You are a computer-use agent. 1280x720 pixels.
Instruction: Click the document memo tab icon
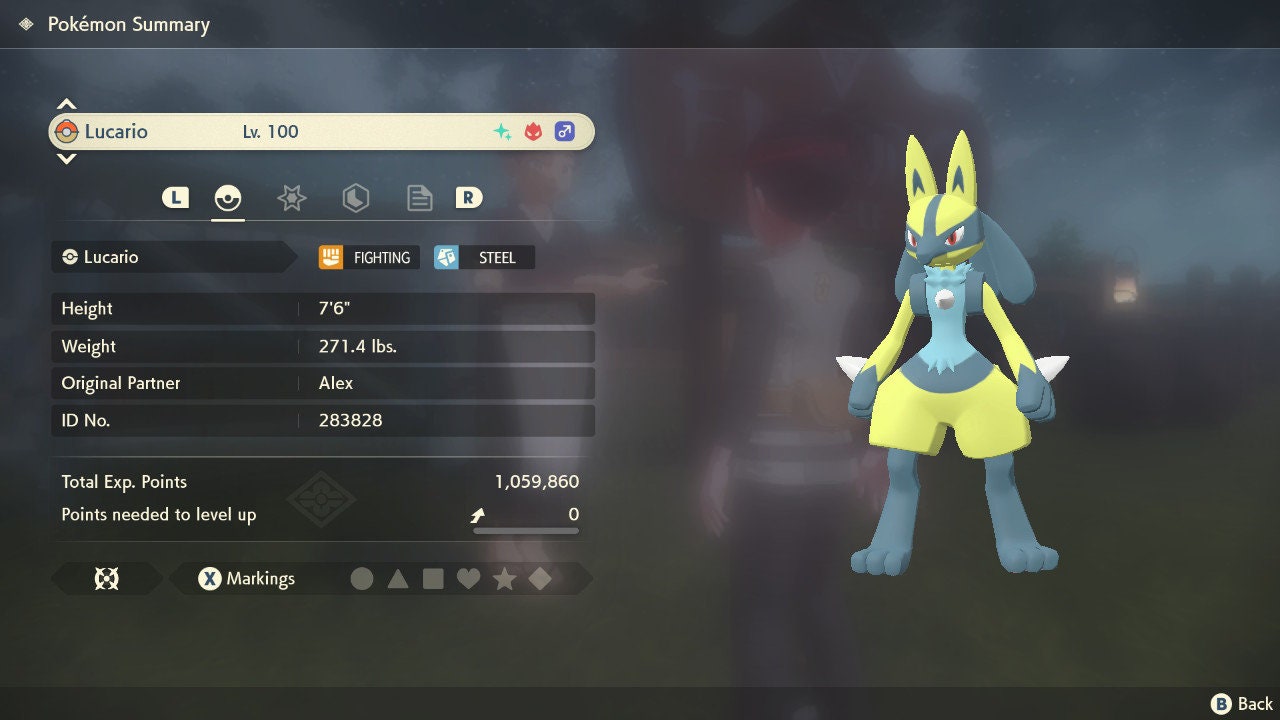coord(419,198)
